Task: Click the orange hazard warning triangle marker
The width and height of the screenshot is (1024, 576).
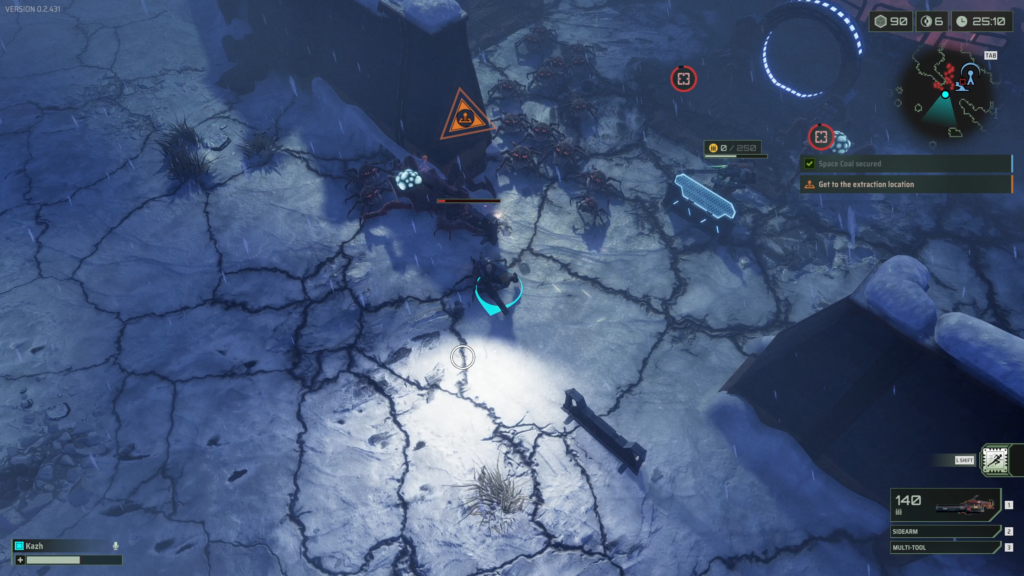Action: pyautogui.click(x=464, y=117)
